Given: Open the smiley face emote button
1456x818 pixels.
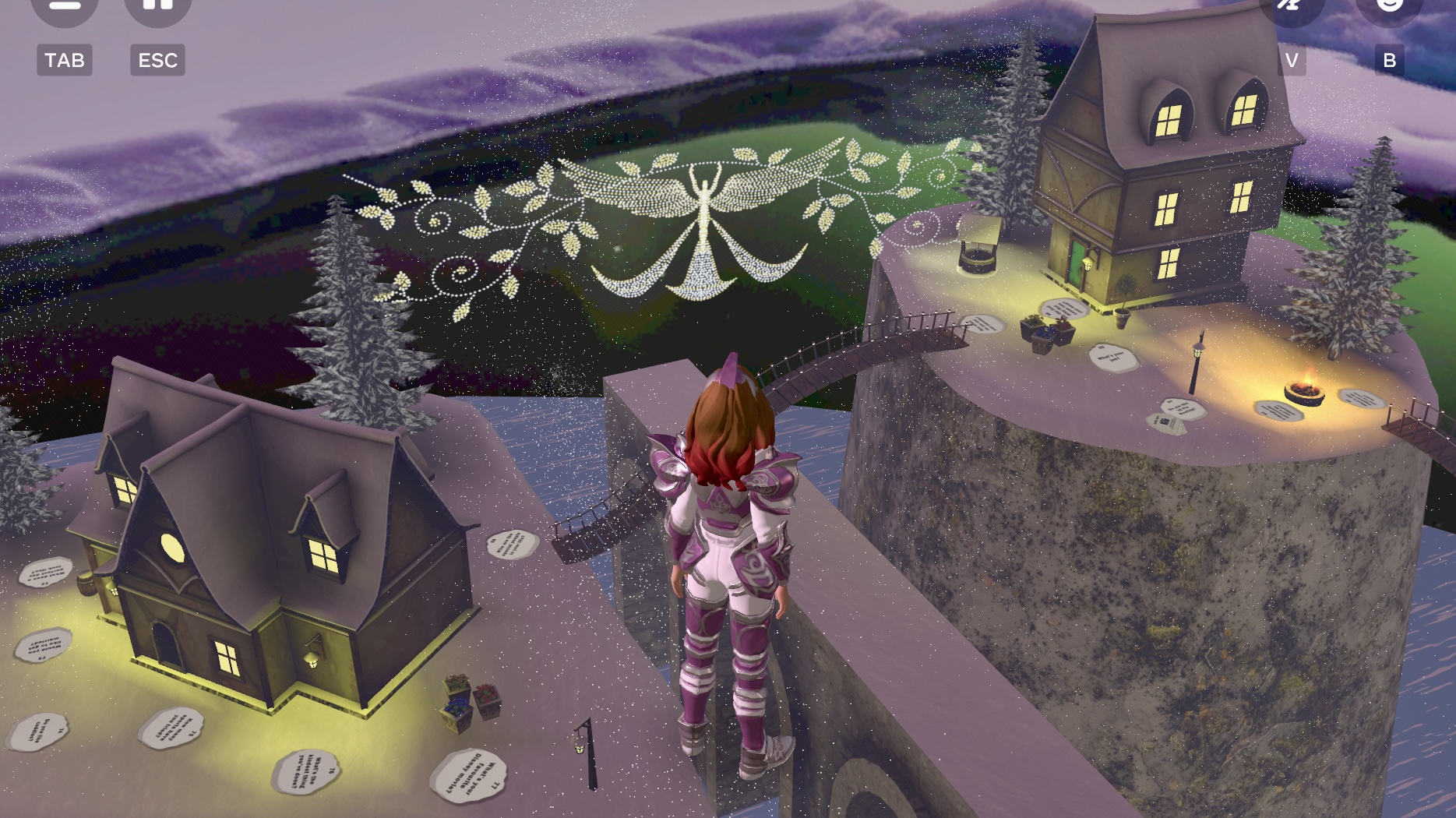Looking at the screenshot, I should point(1389,6).
